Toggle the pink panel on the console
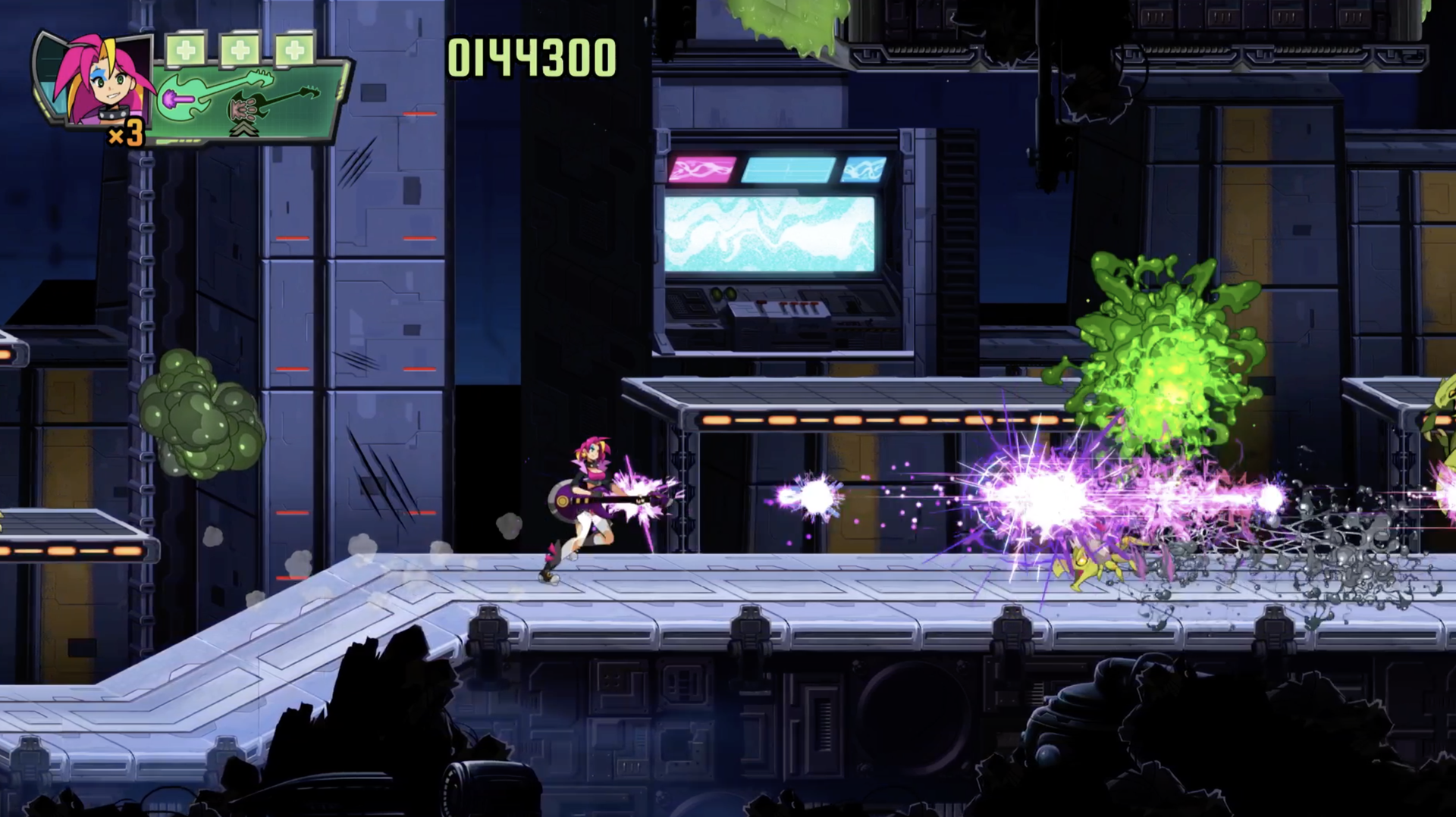Image resolution: width=1456 pixels, height=817 pixels. click(x=701, y=169)
